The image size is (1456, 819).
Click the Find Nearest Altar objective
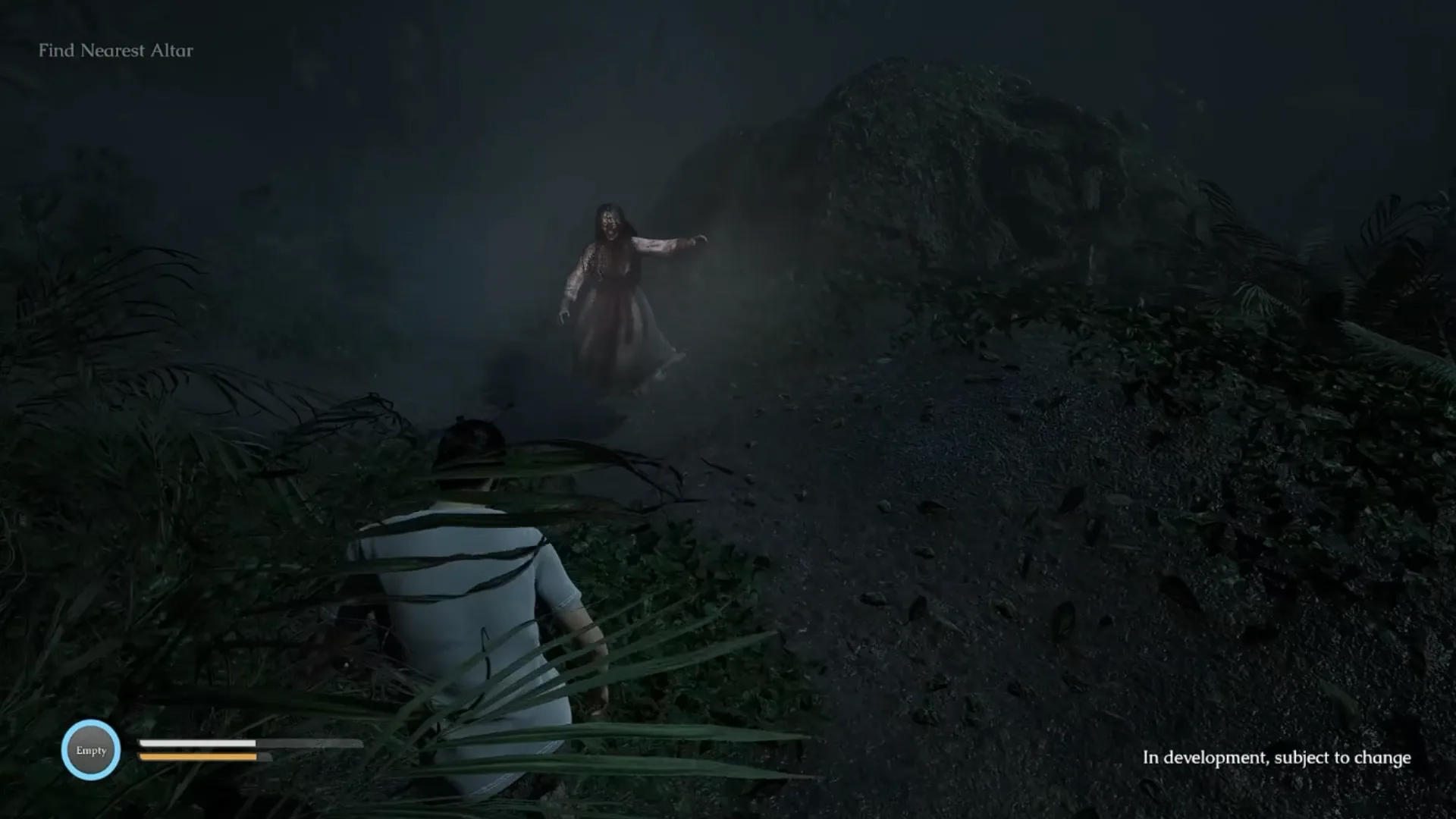click(x=116, y=51)
